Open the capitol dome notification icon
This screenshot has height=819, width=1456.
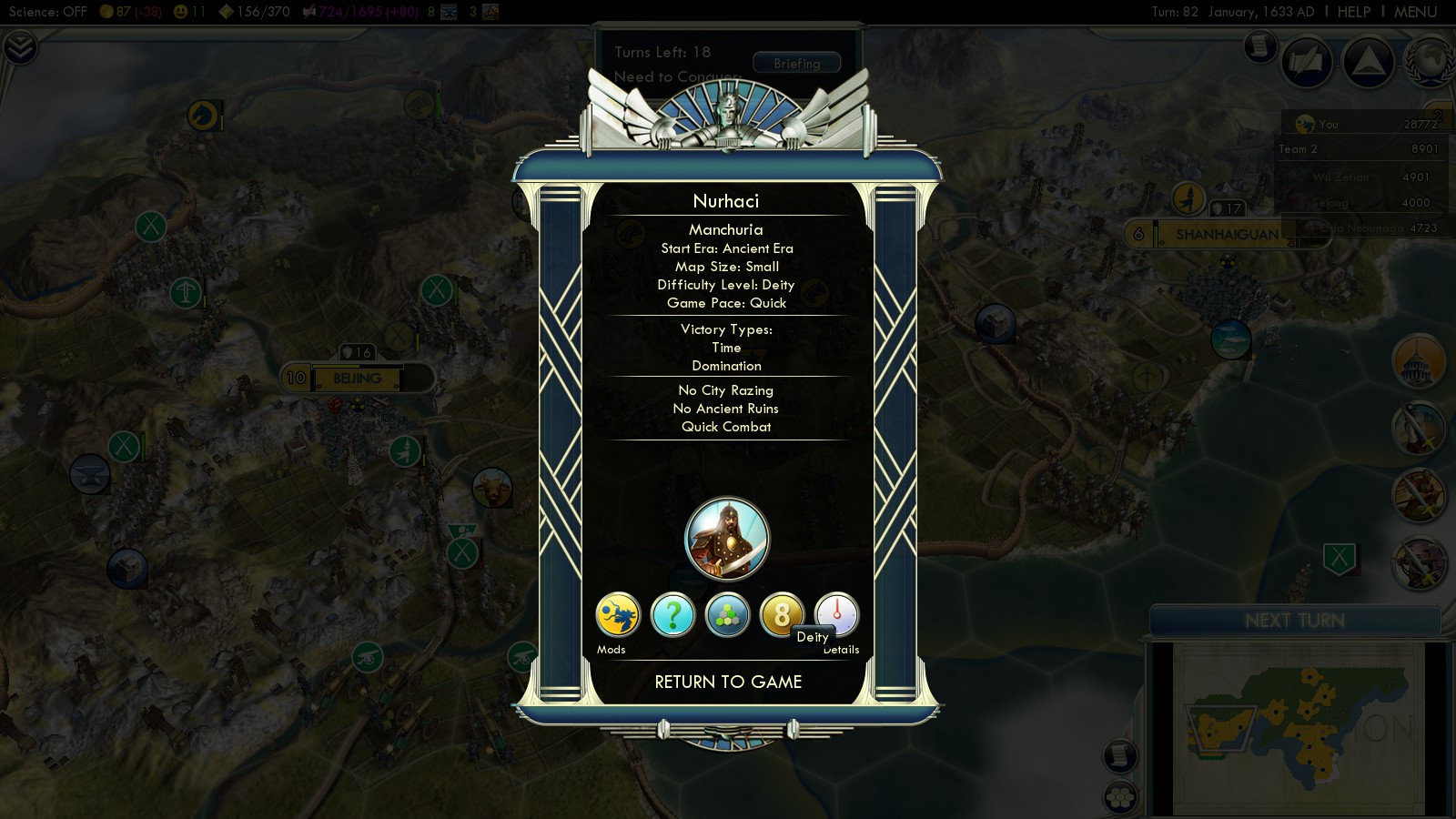tap(1418, 360)
